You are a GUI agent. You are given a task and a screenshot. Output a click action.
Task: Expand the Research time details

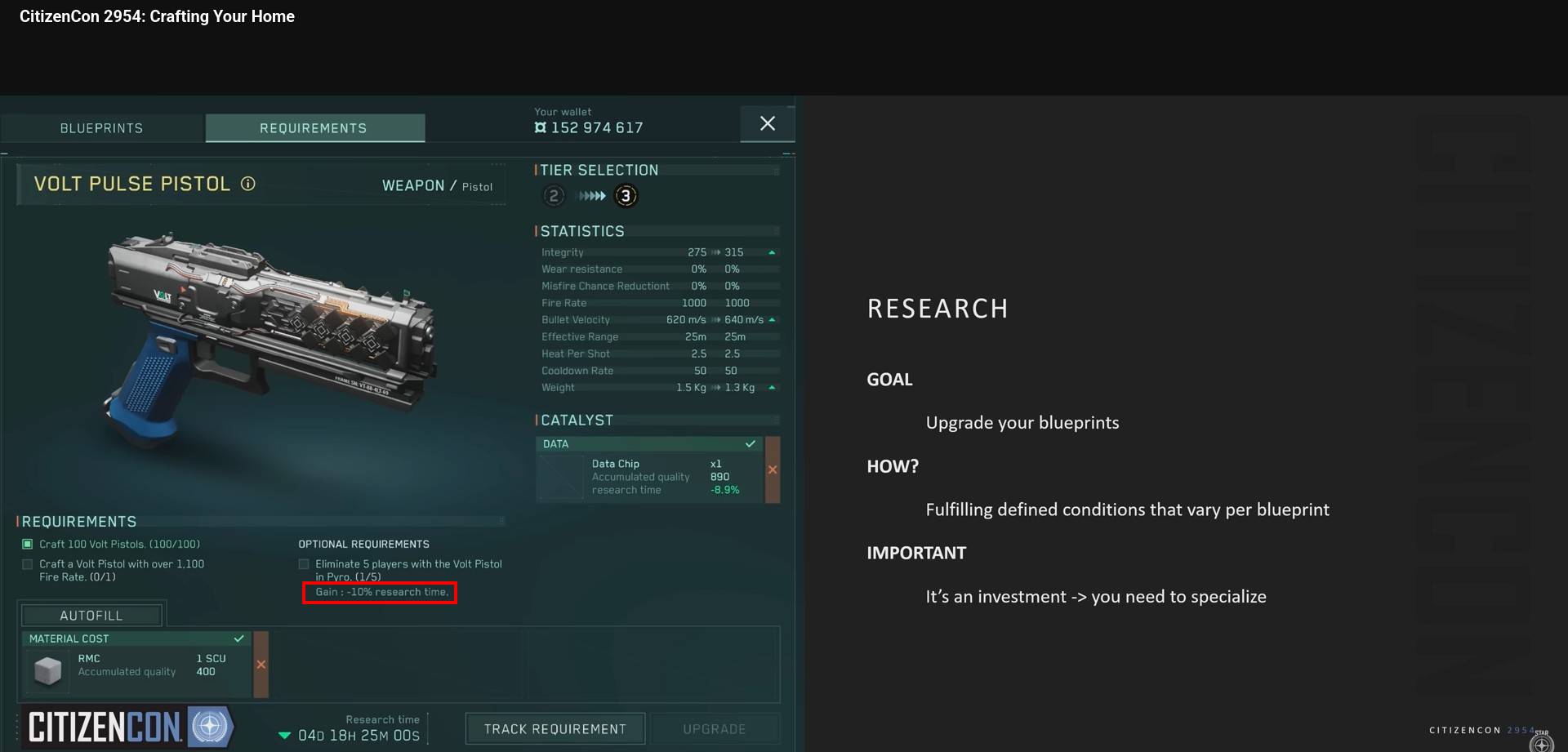pos(285,735)
